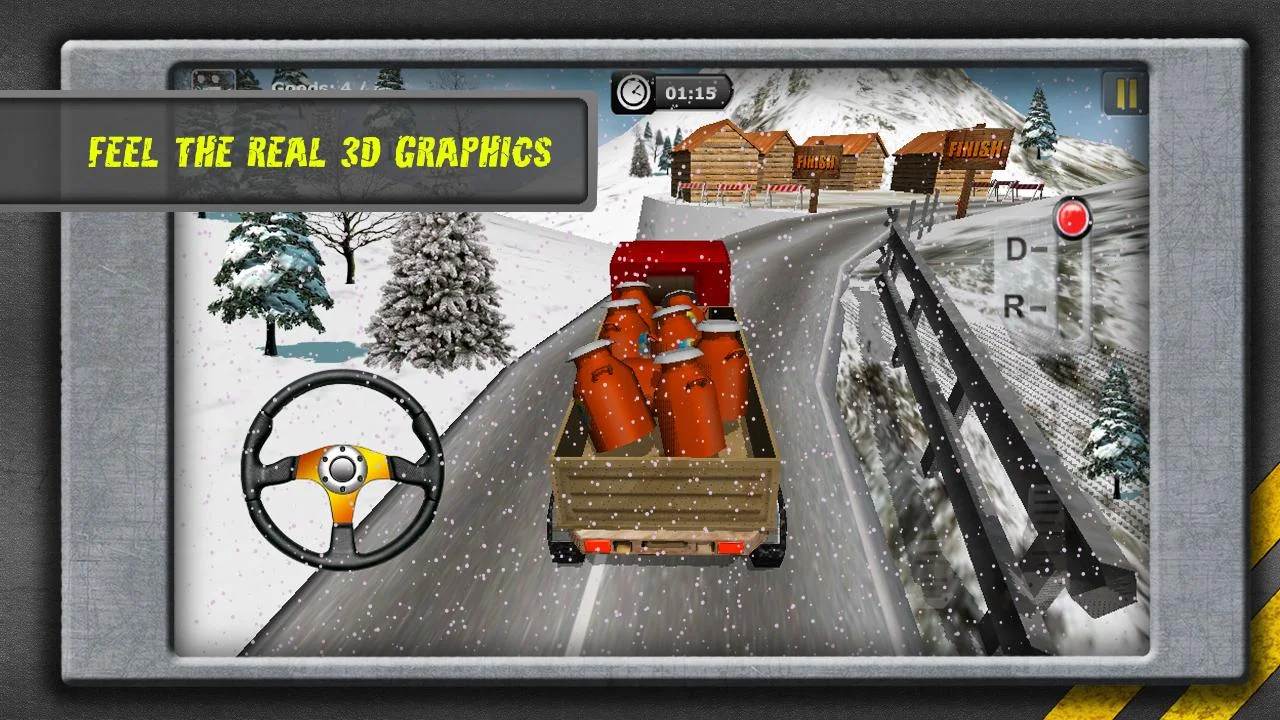Image resolution: width=1280 pixels, height=720 pixels.
Task: Tap the steering wheel control
Action: (340, 470)
